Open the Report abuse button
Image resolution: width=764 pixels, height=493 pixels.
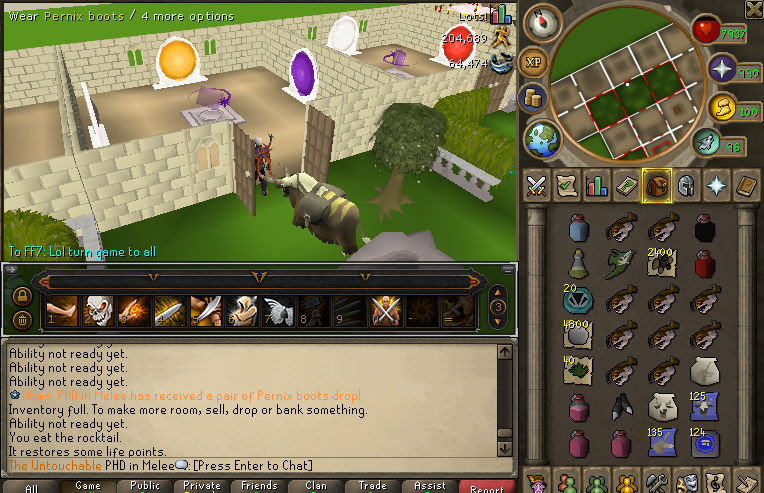pyautogui.click(x=487, y=487)
